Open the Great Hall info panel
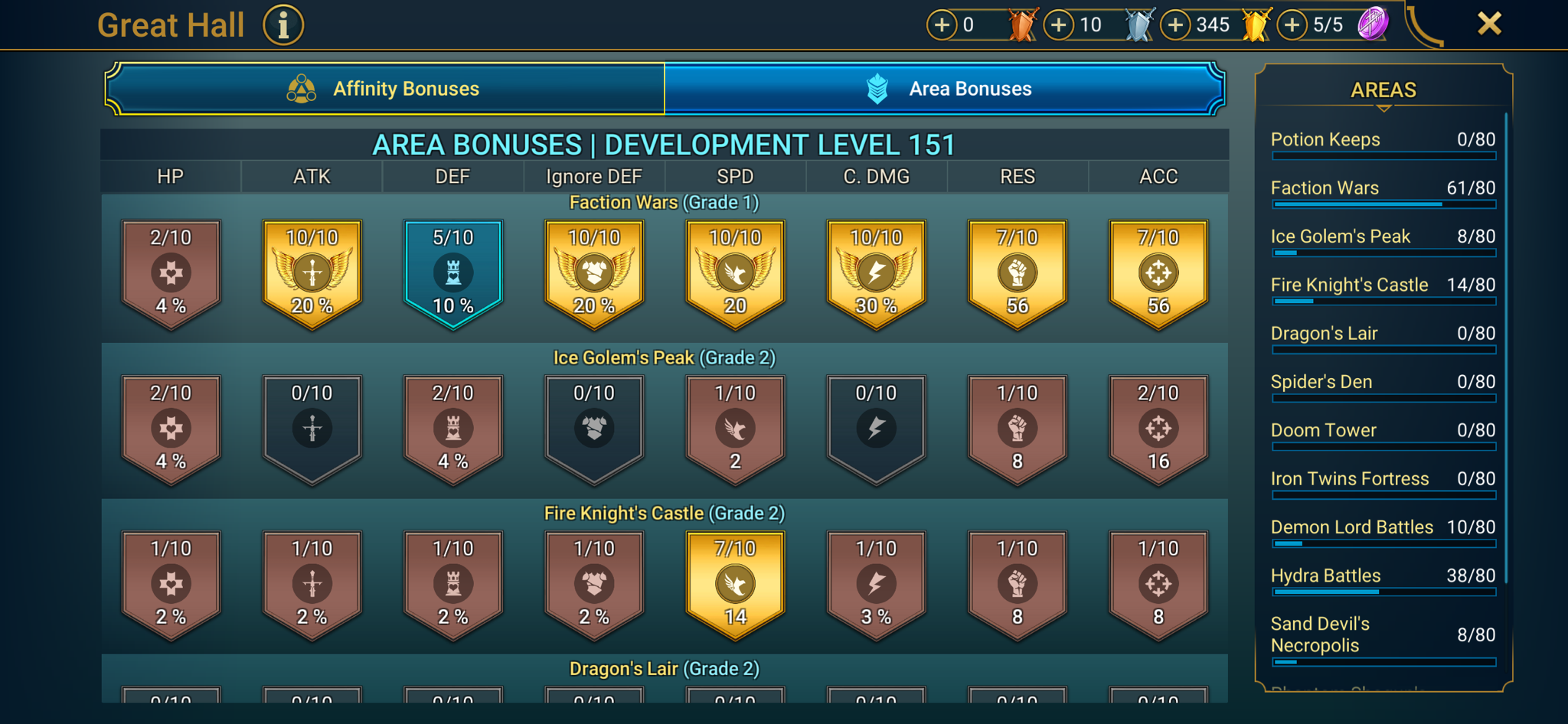The height and width of the screenshot is (724, 1568). [283, 24]
